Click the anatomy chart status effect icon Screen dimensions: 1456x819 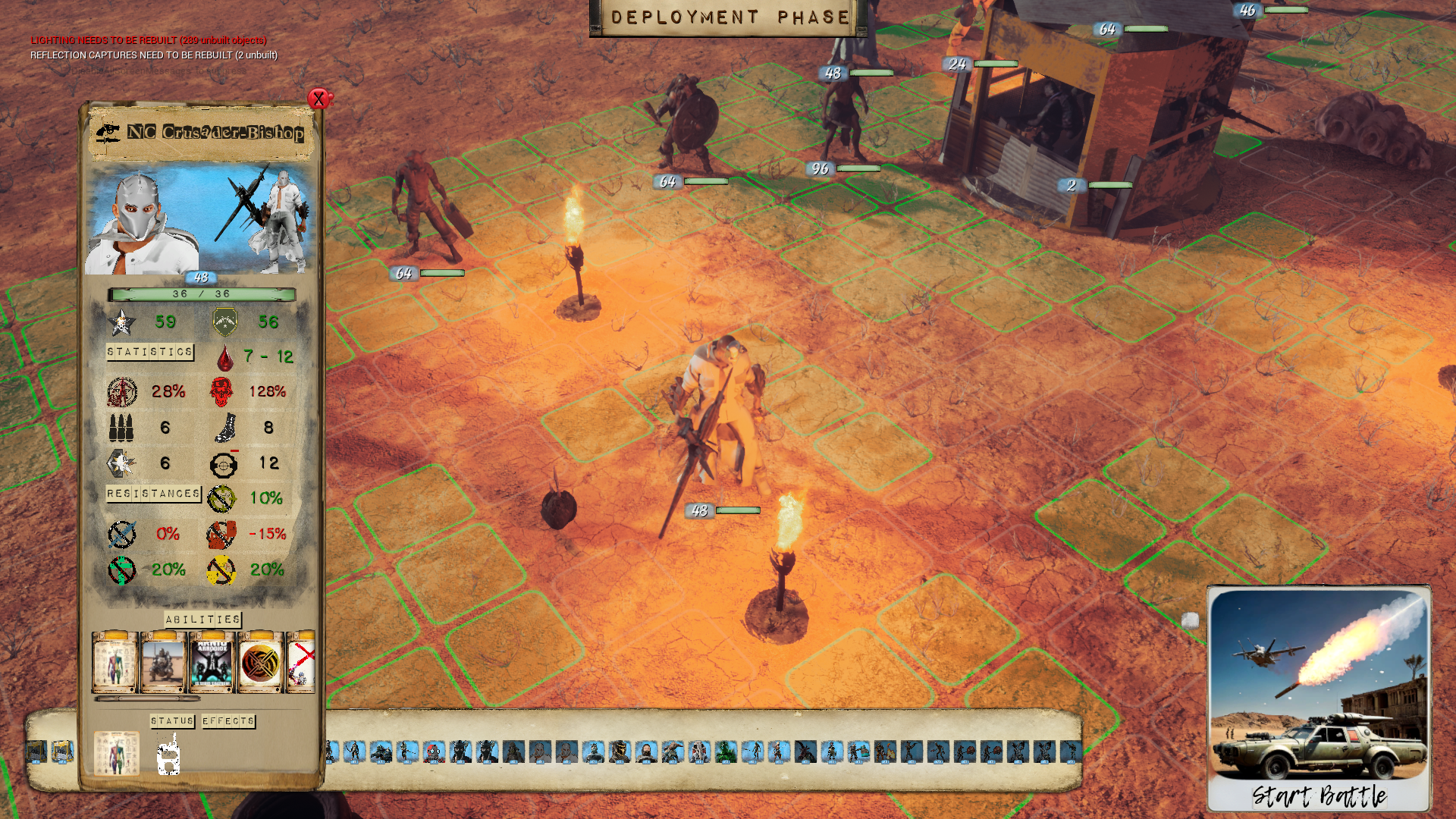(x=117, y=753)
